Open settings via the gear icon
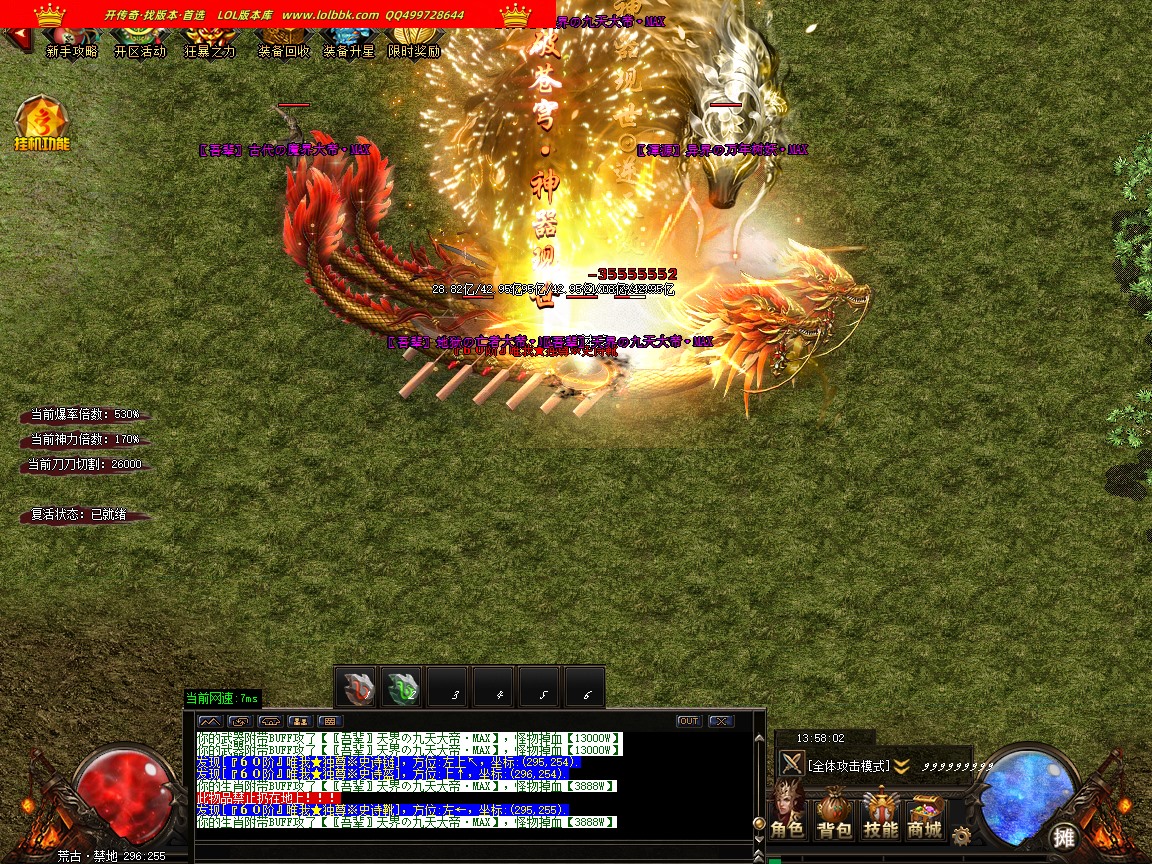 pos(962,836)
